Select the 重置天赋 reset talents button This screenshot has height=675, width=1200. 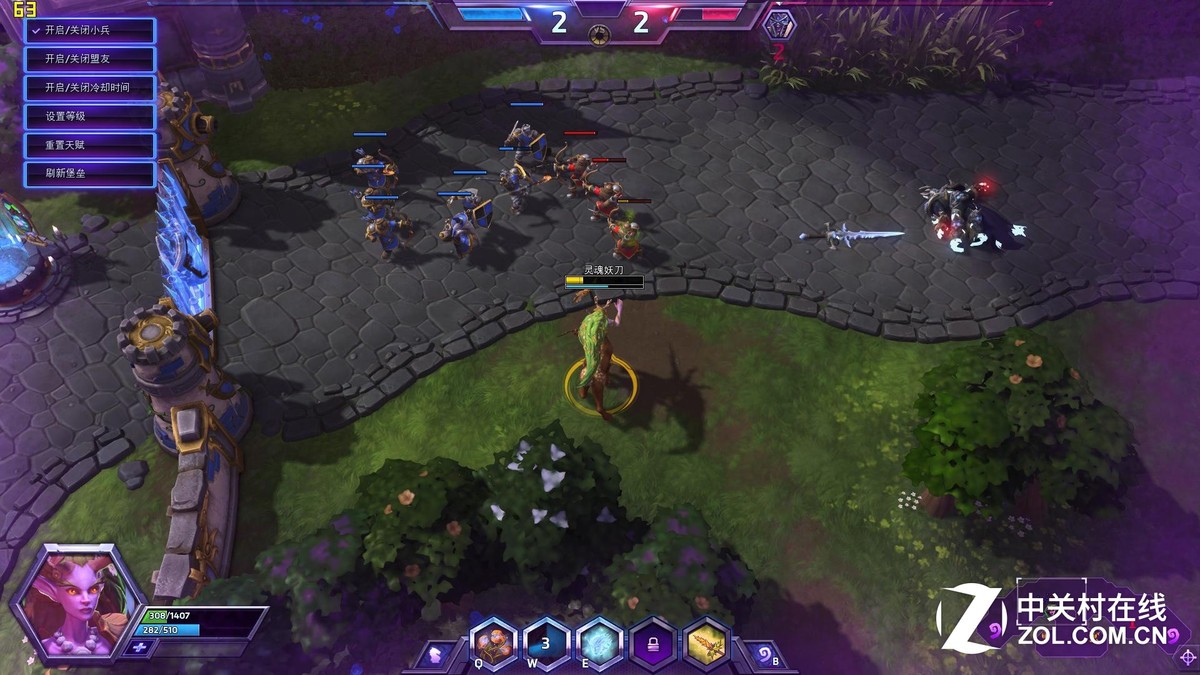90,146
